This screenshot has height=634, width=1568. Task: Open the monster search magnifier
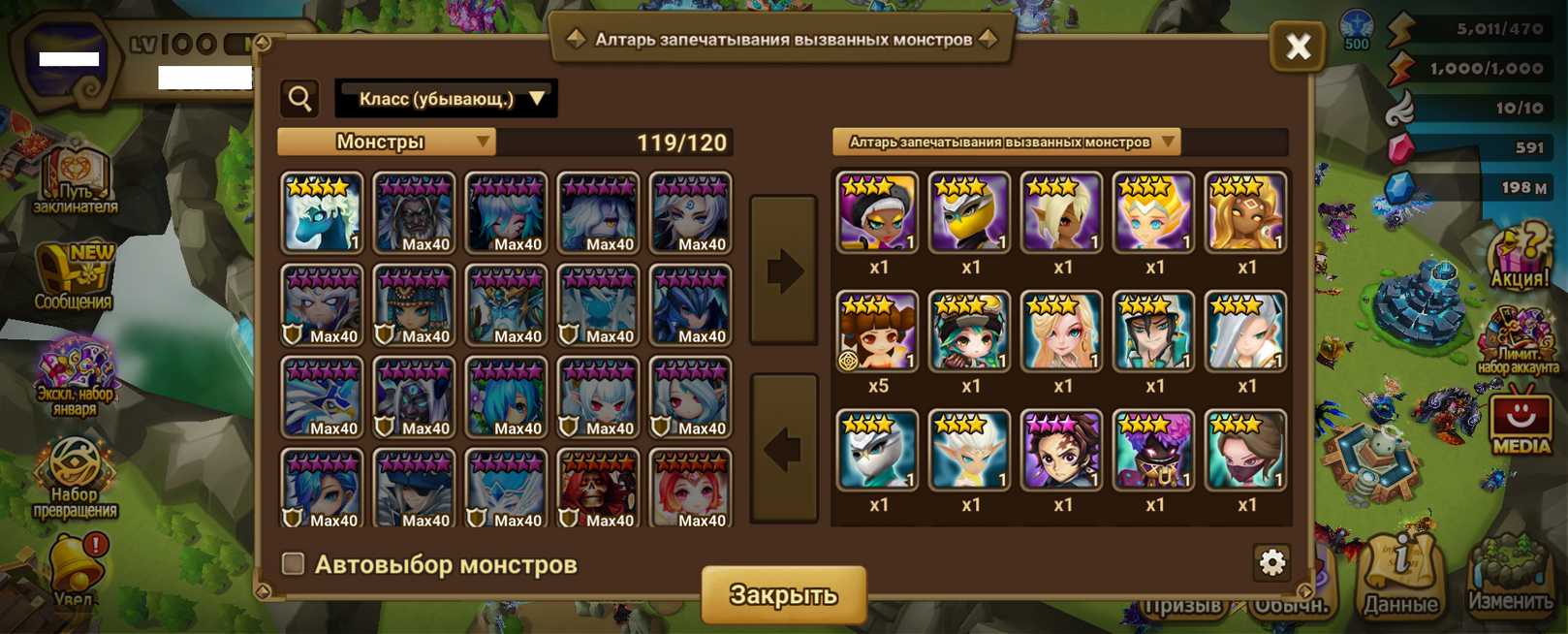point(300,98)
